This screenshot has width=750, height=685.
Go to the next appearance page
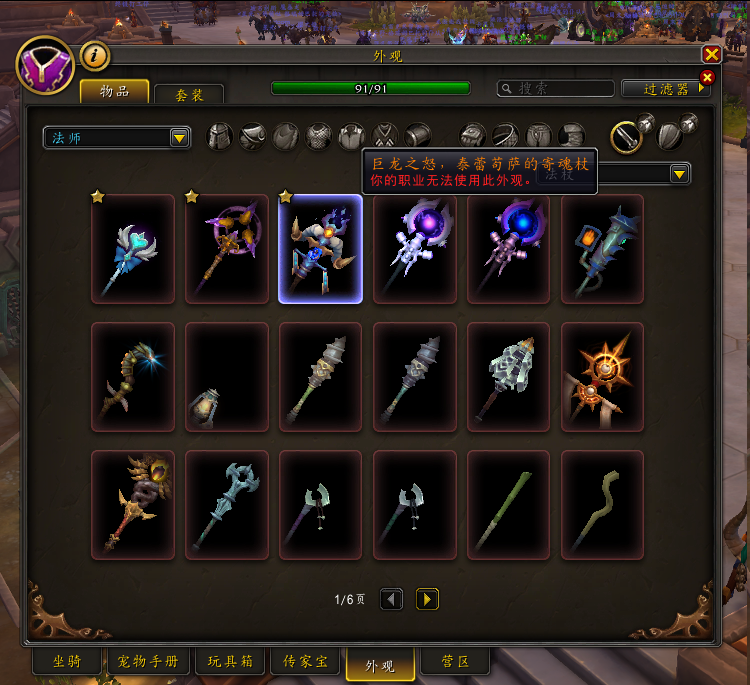click(427, 599)
